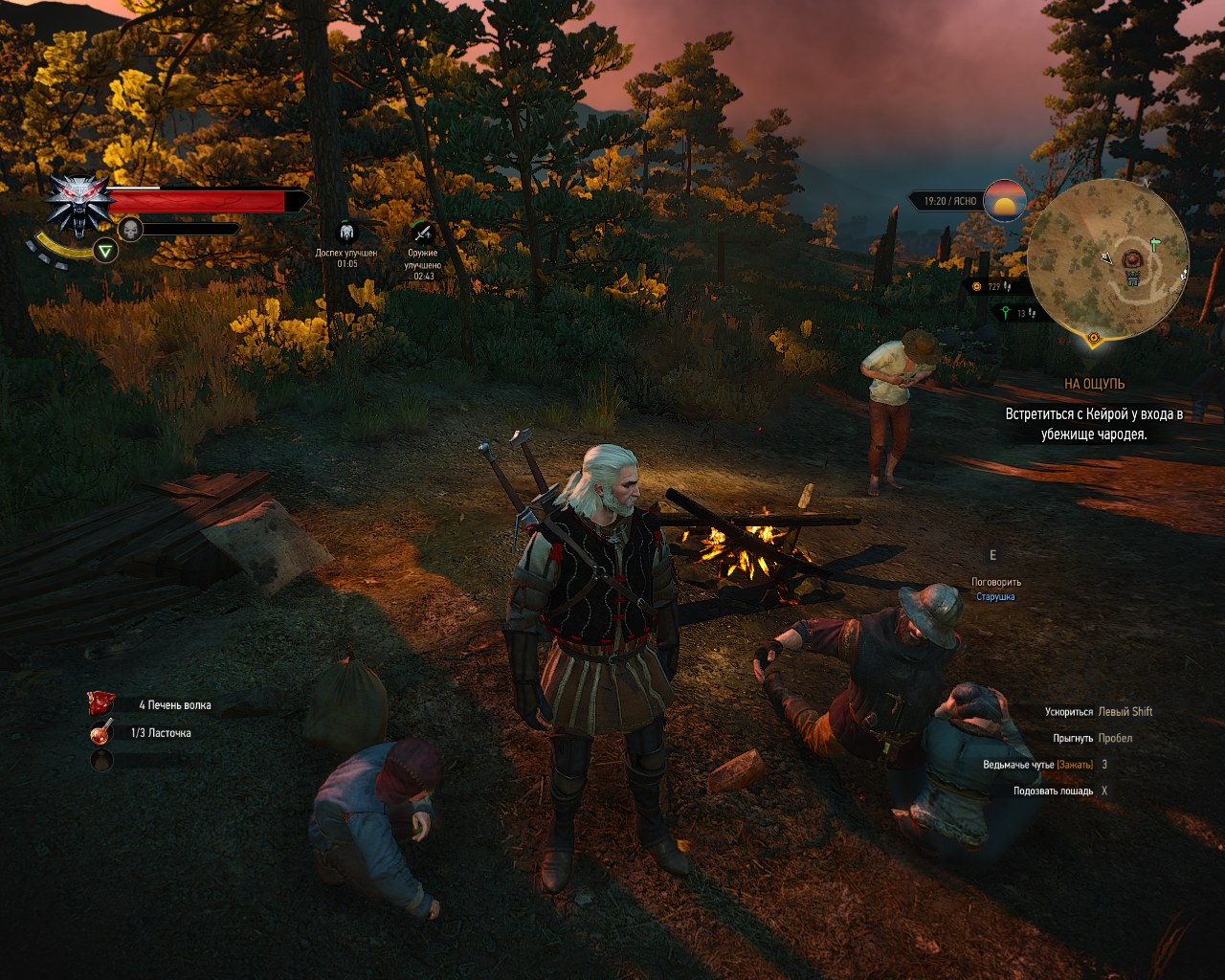Use the Swallow potion quick slot

click(x=101, y=733)
